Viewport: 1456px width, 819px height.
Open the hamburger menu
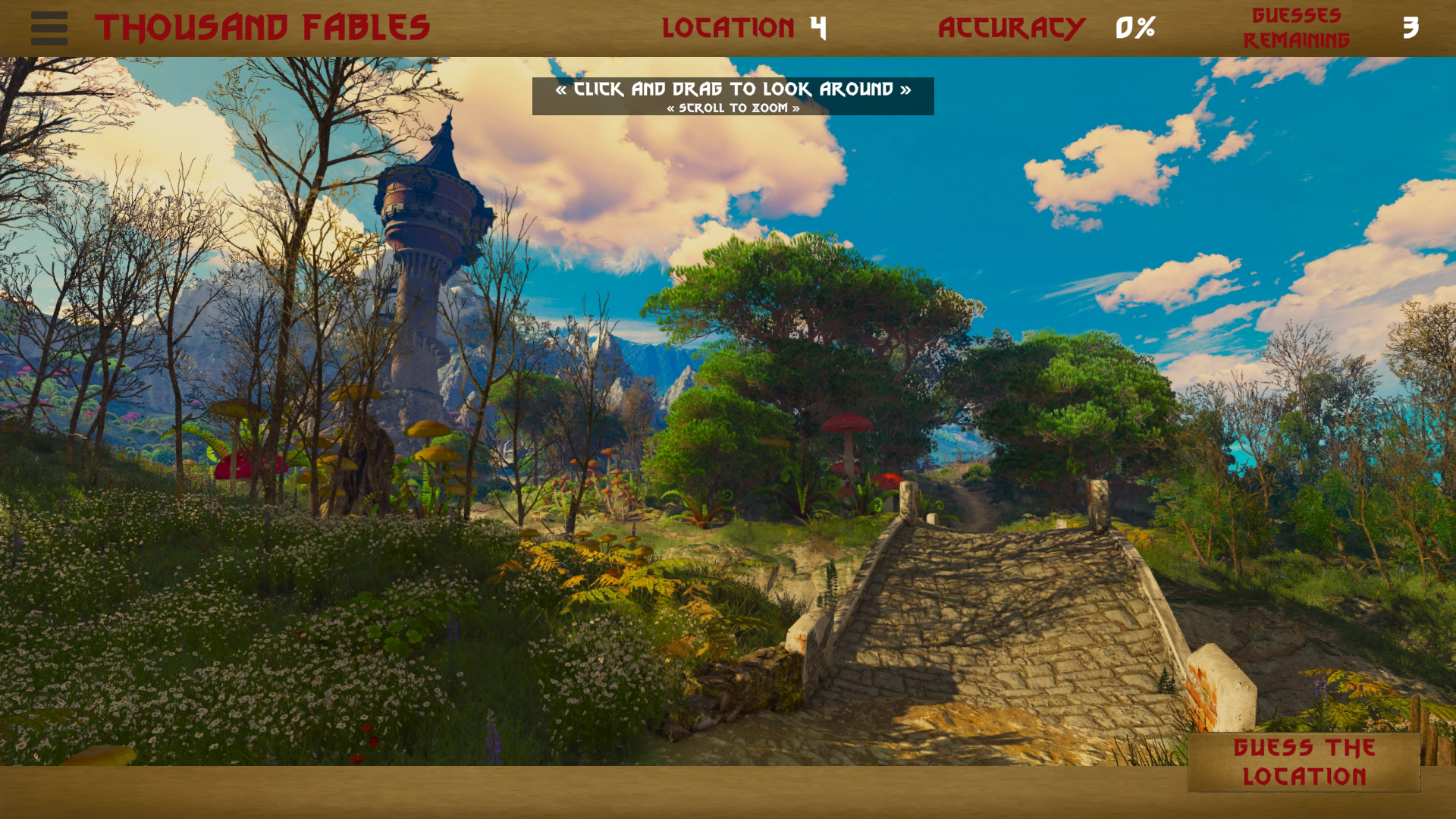click(49, 28)
